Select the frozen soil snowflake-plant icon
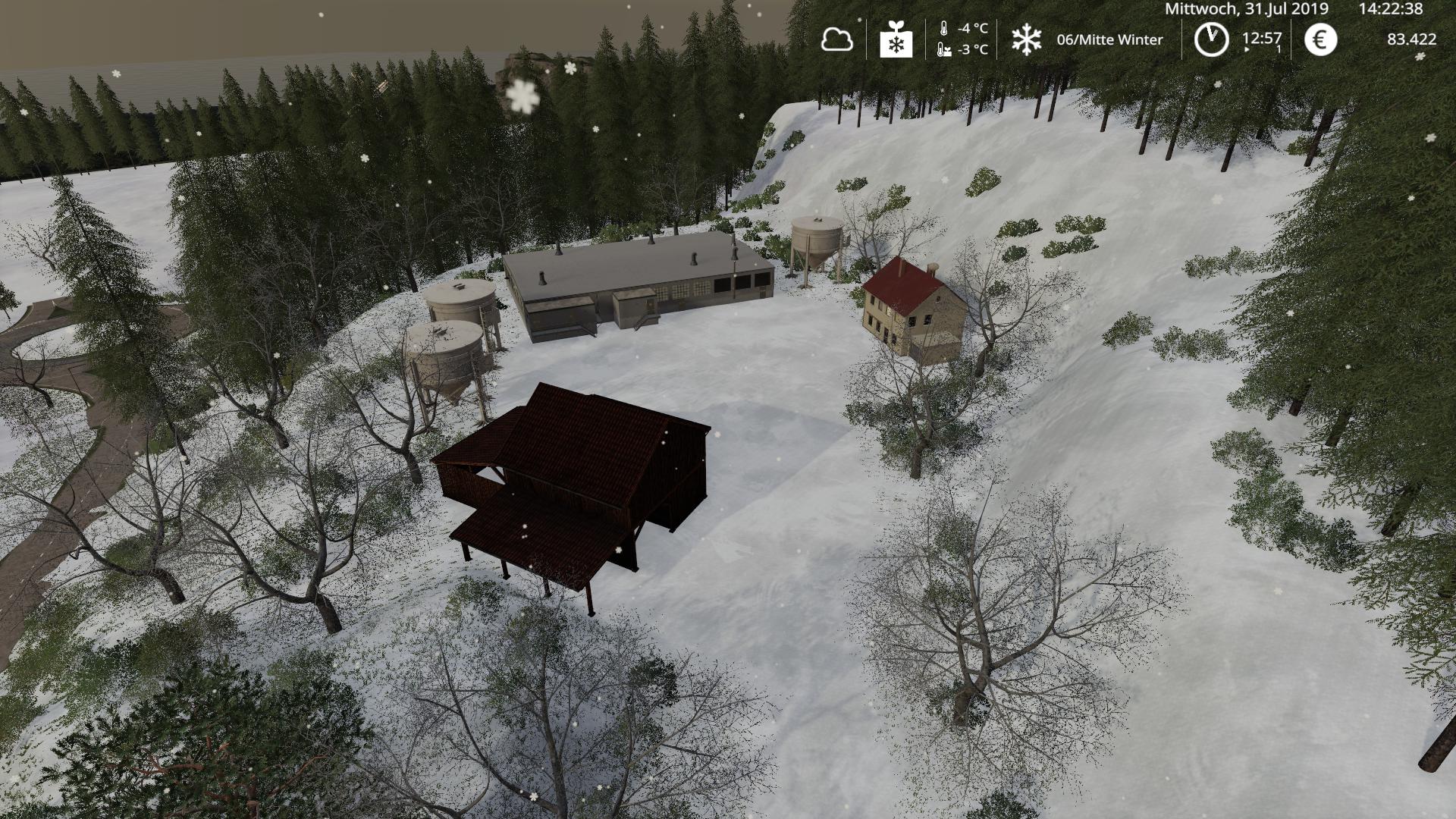The height and width of the screenshot is (819, 1456). (x=896, y=39)
